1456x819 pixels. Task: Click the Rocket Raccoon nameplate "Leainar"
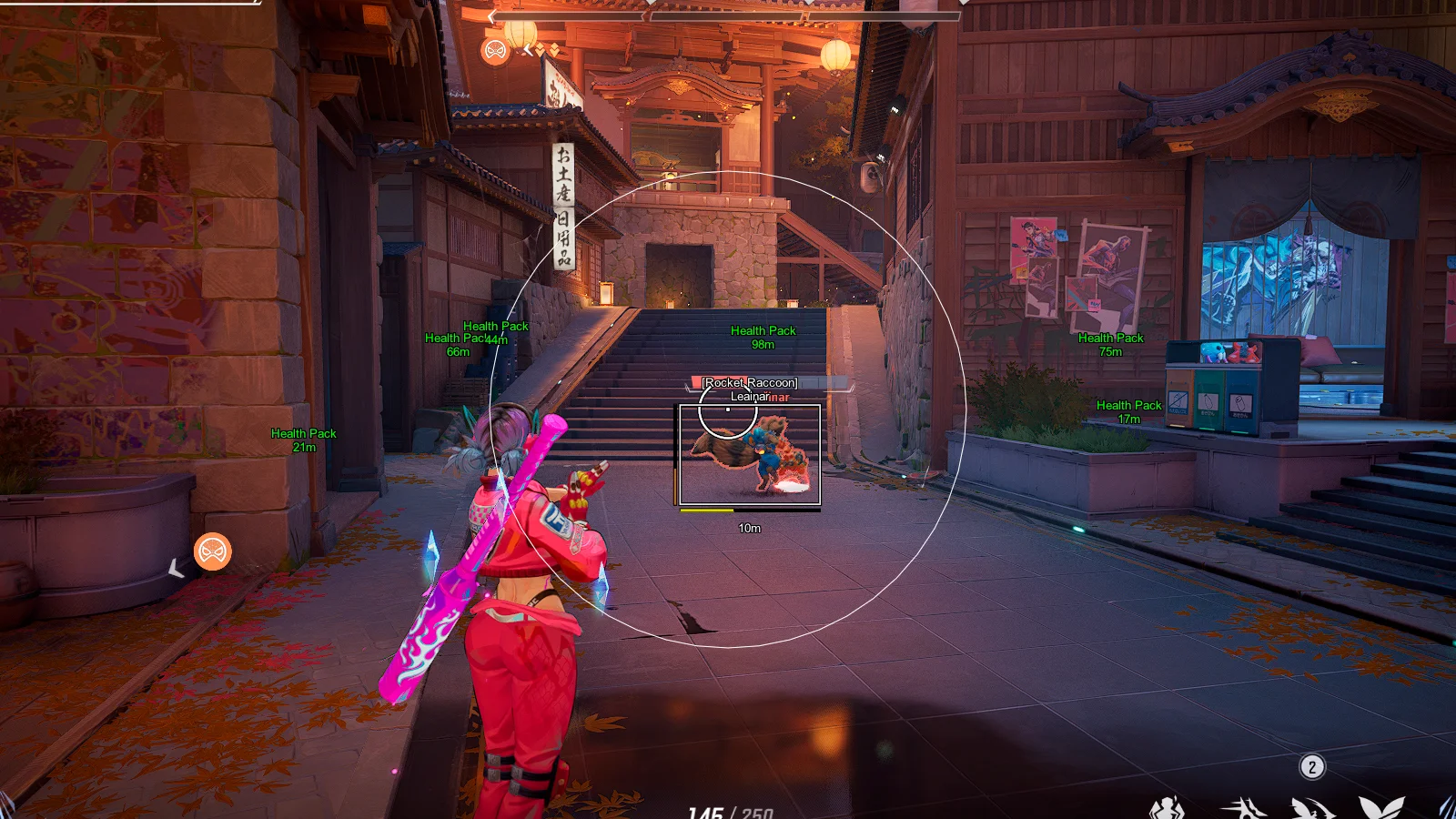click(750, 396)
